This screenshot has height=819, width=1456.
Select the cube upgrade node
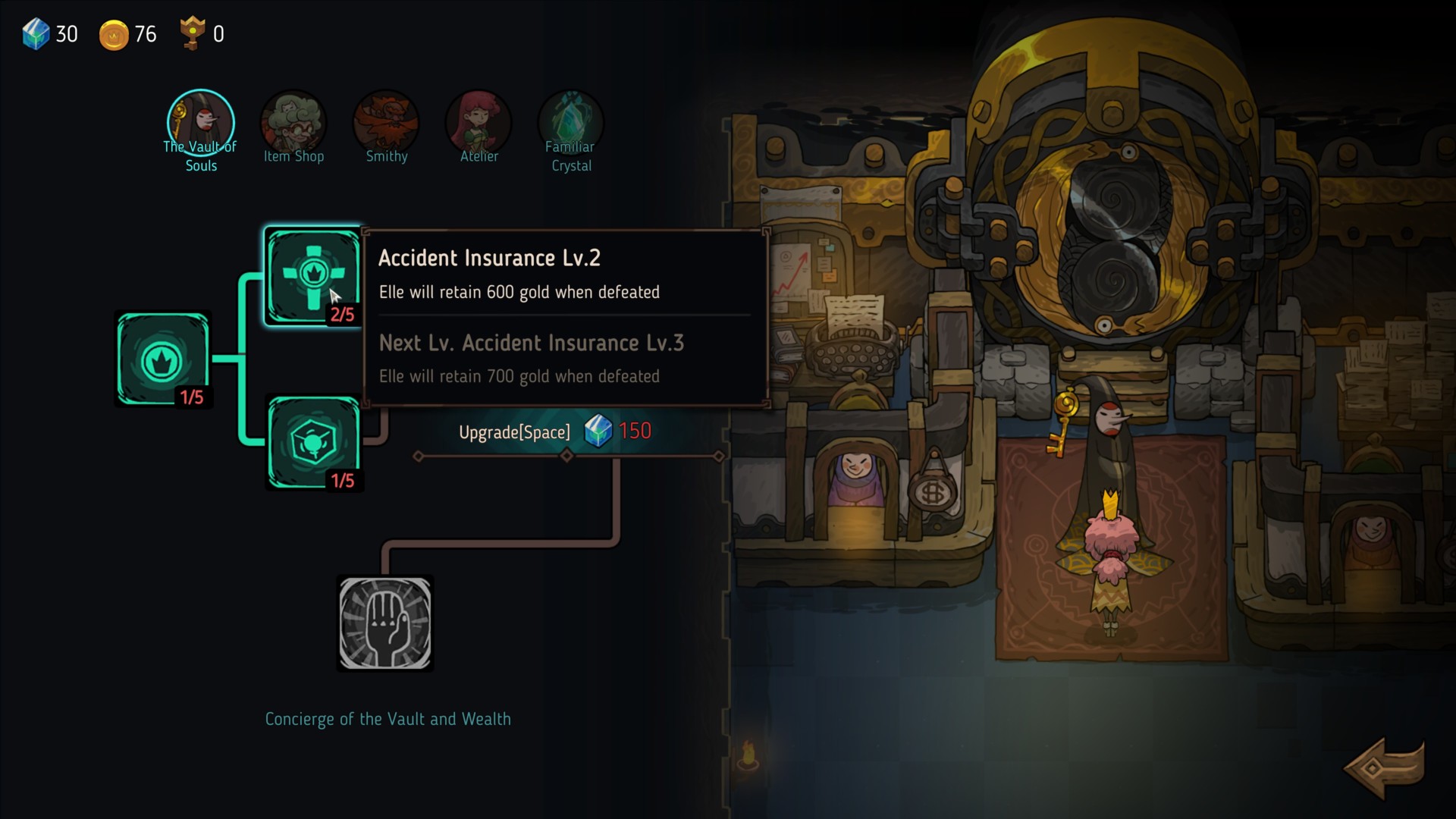[313, 443]
